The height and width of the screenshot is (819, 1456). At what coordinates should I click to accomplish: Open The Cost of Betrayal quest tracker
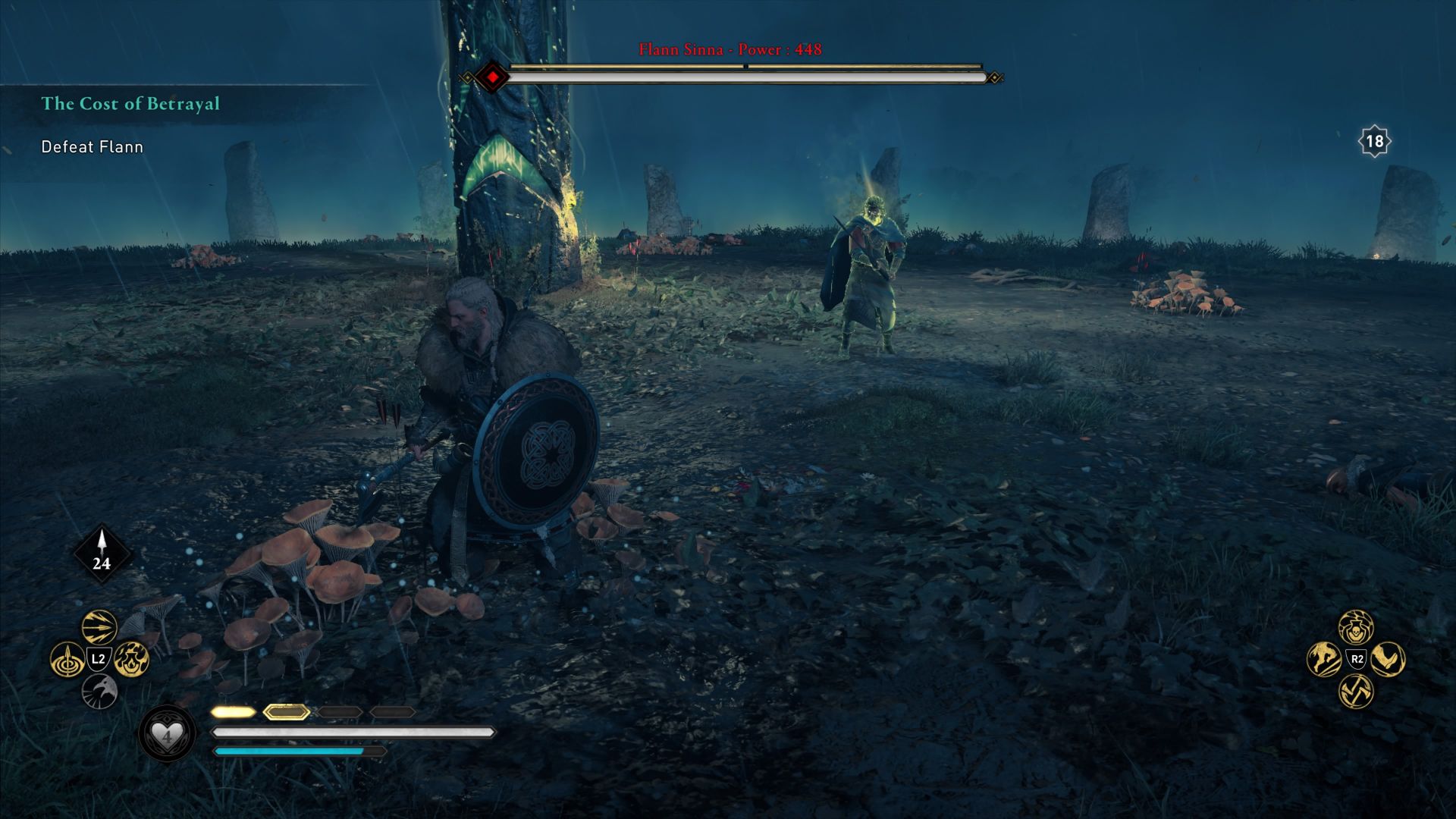point(130,104)
